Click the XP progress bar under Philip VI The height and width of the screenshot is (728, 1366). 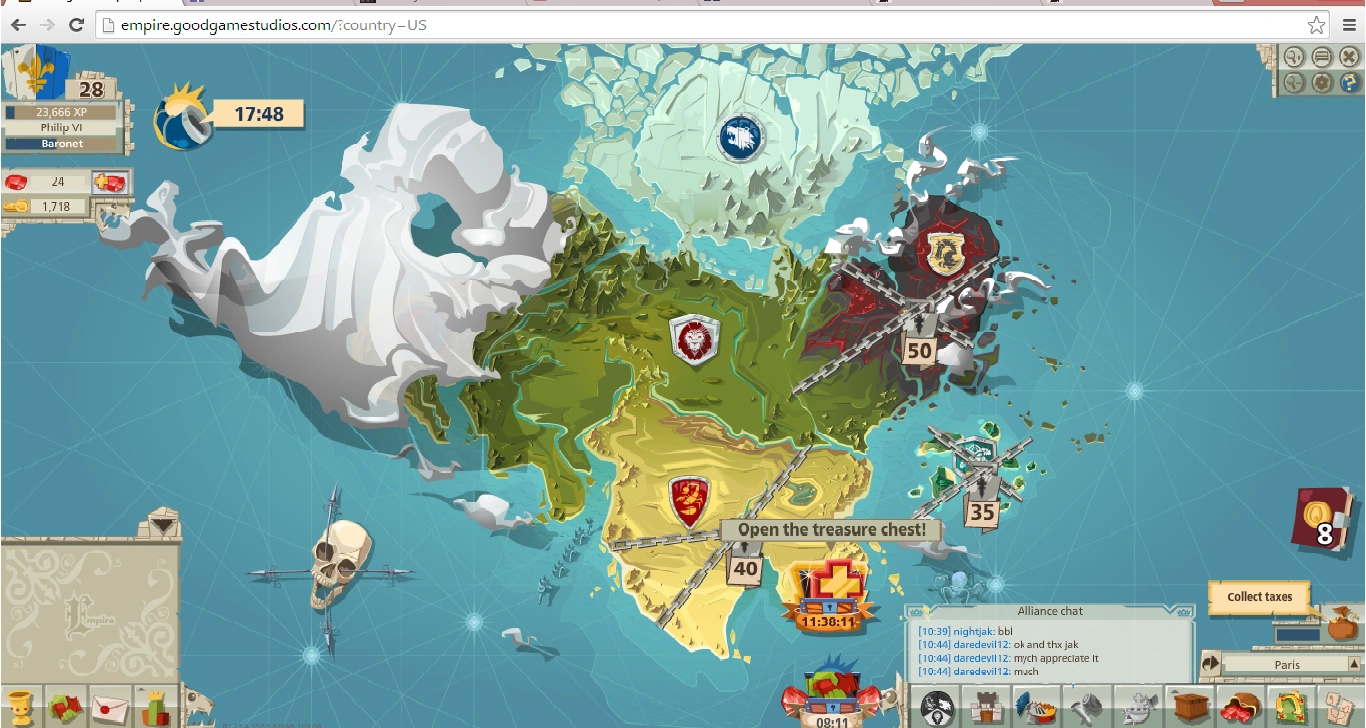coord(62,112)
